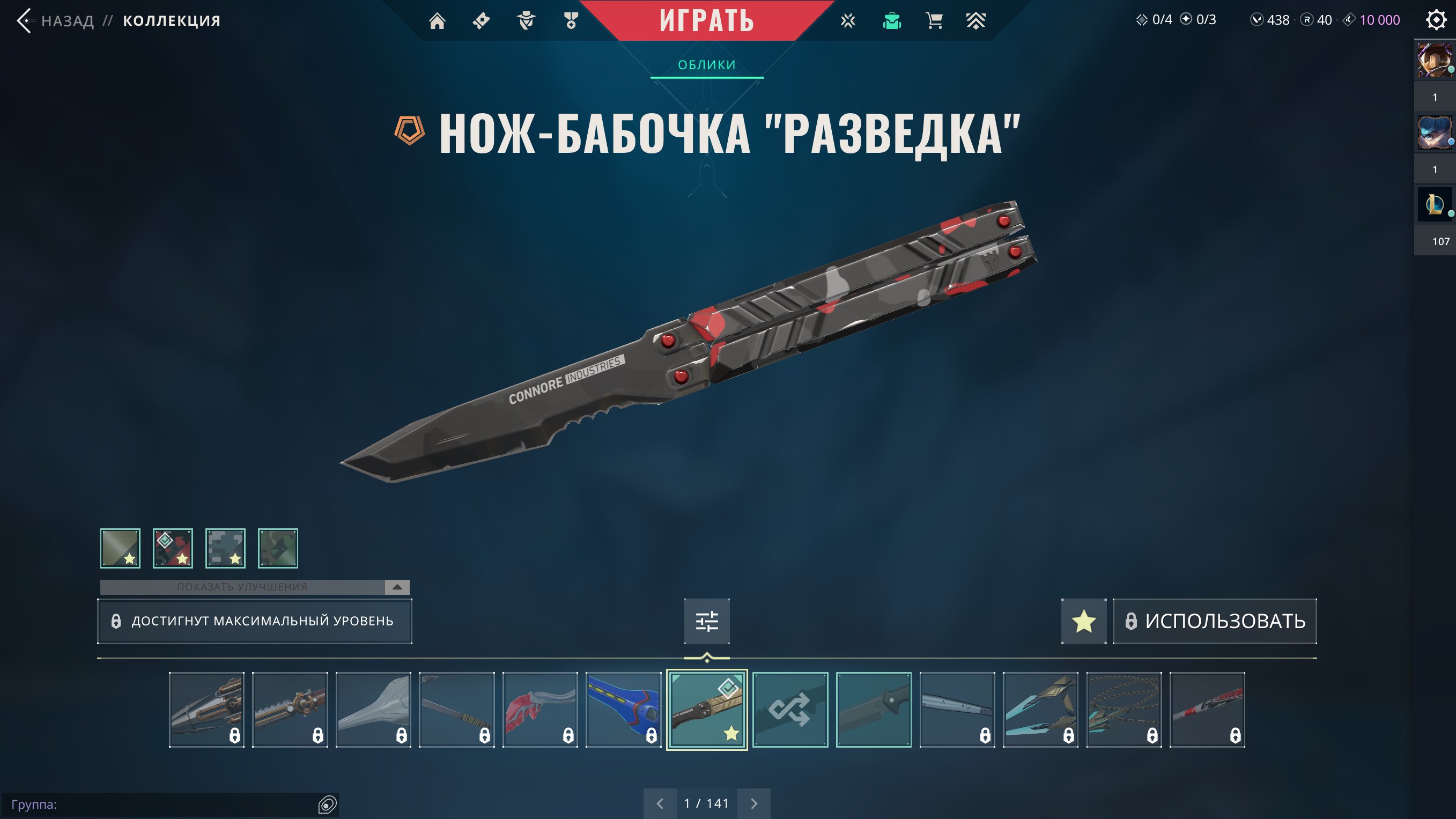Image resolution: width=1456 pixels, height=819 pixels.
Task: Select the blue wrench melee thumbnail
Action: pyautogui.click(x=624, y=710)
